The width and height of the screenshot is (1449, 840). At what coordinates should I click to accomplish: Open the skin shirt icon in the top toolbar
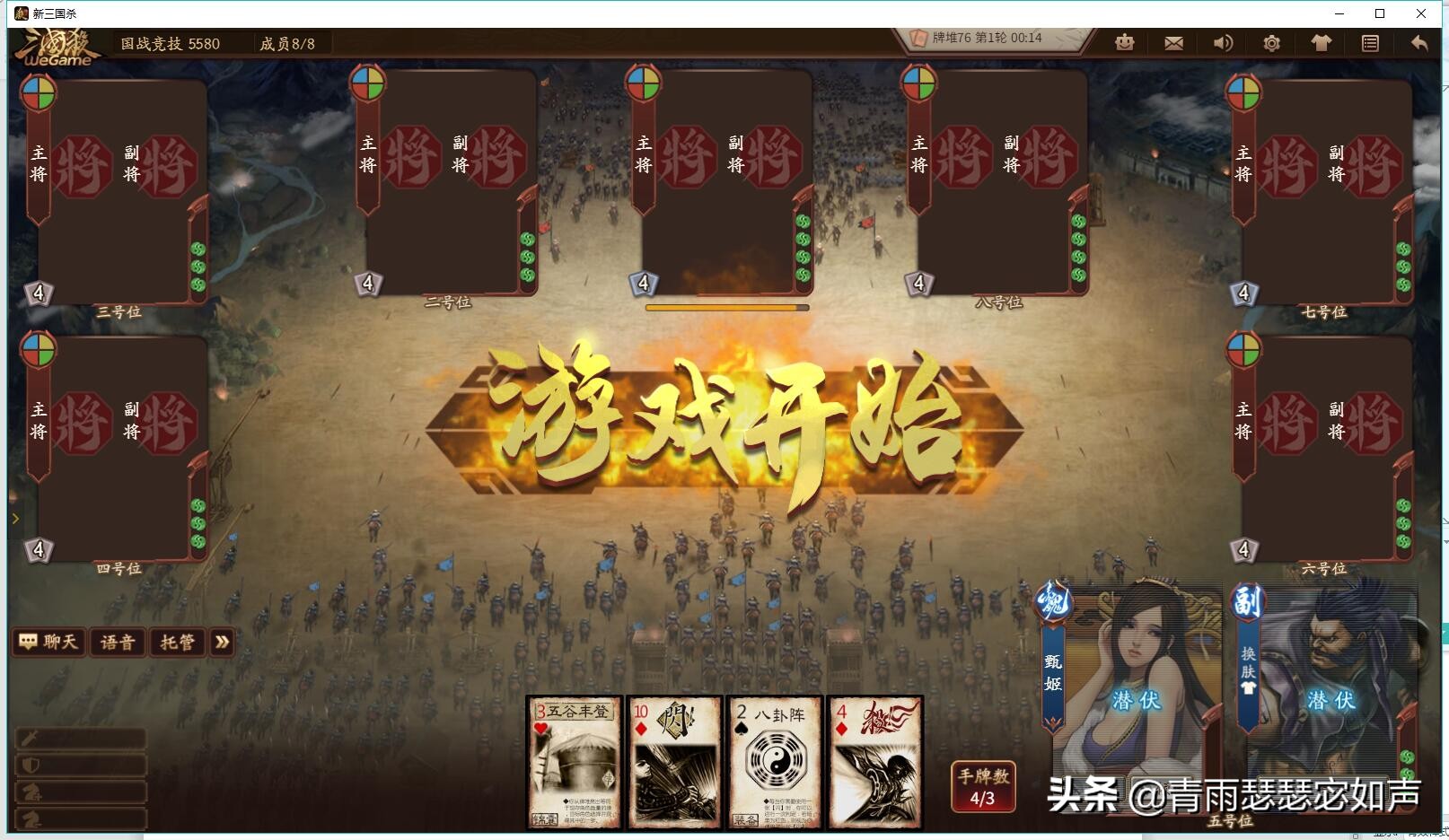click(x=1320, y=42)
